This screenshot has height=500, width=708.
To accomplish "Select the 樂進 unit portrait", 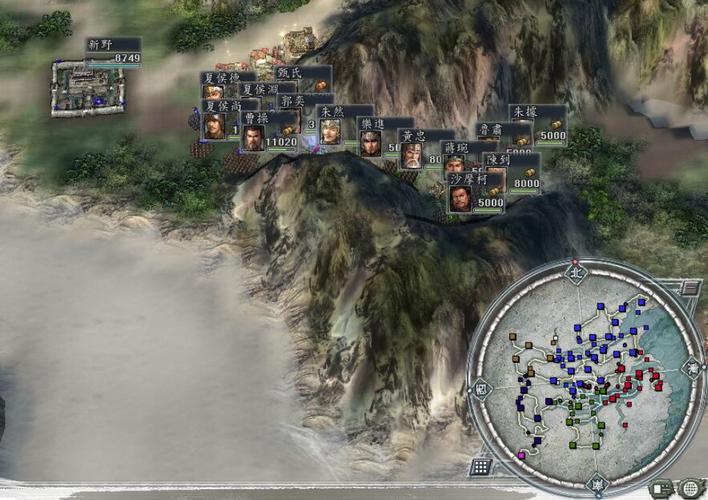I will tap(371, 142).
